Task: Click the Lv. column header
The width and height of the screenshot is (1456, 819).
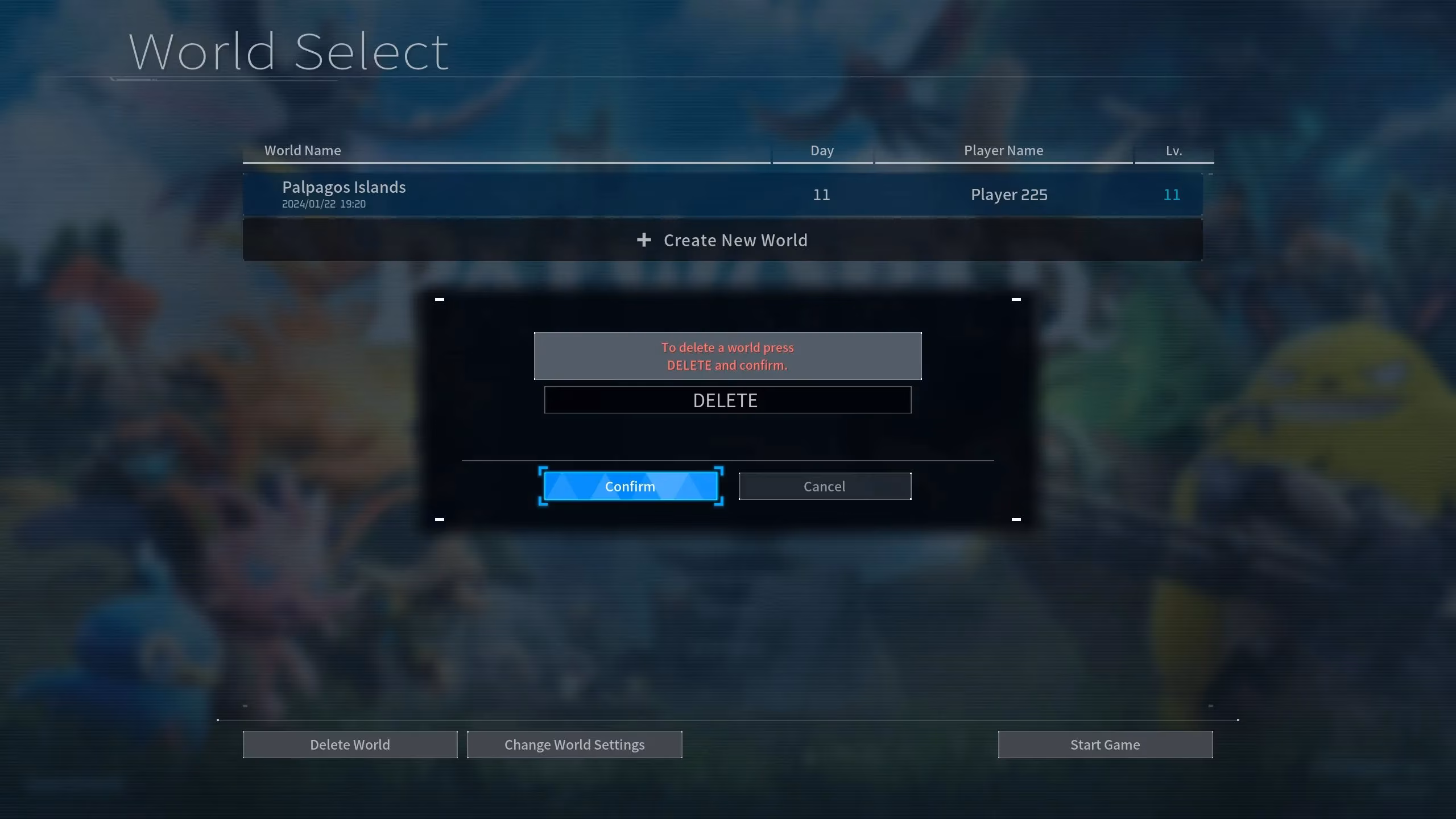Action: pos(1172,150)
